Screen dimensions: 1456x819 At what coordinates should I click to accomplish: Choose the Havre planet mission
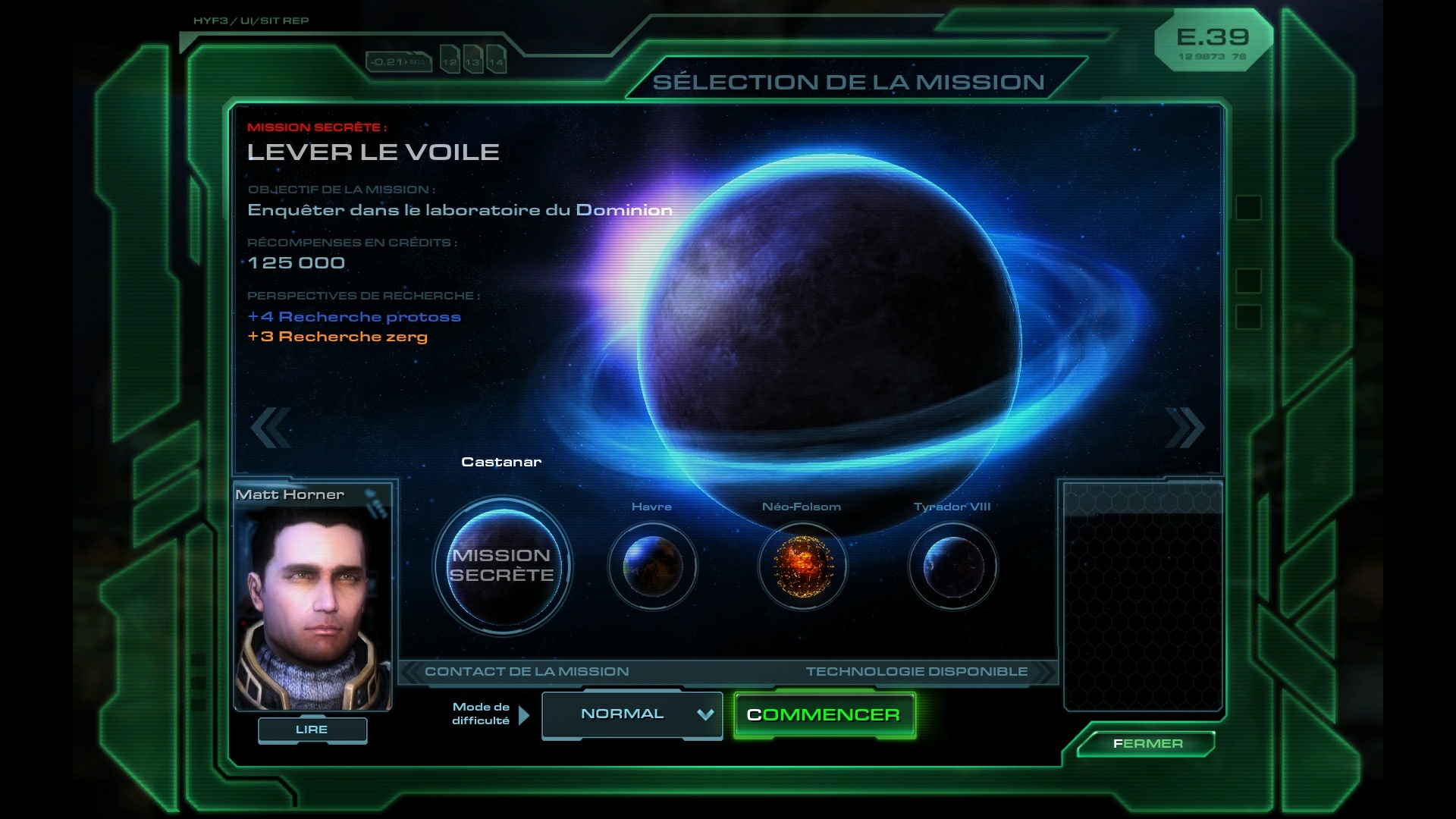652,566
